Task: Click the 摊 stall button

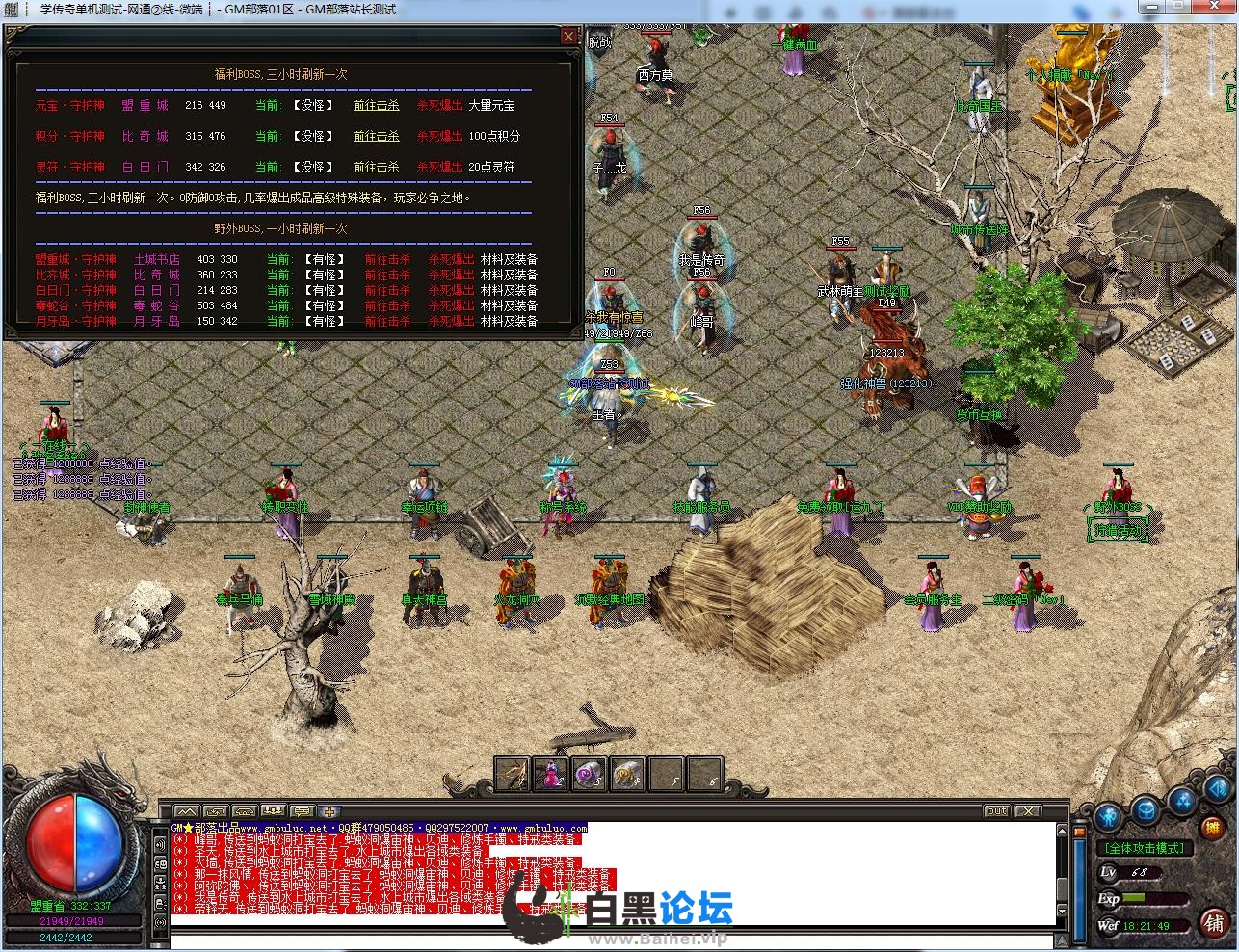Action: [1213, 828]
